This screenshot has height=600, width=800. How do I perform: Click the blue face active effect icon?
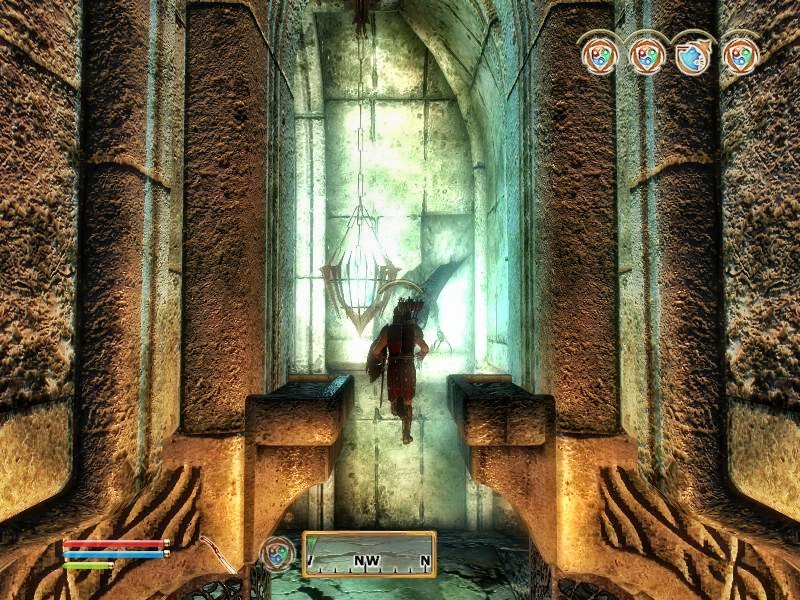point(692,55)
